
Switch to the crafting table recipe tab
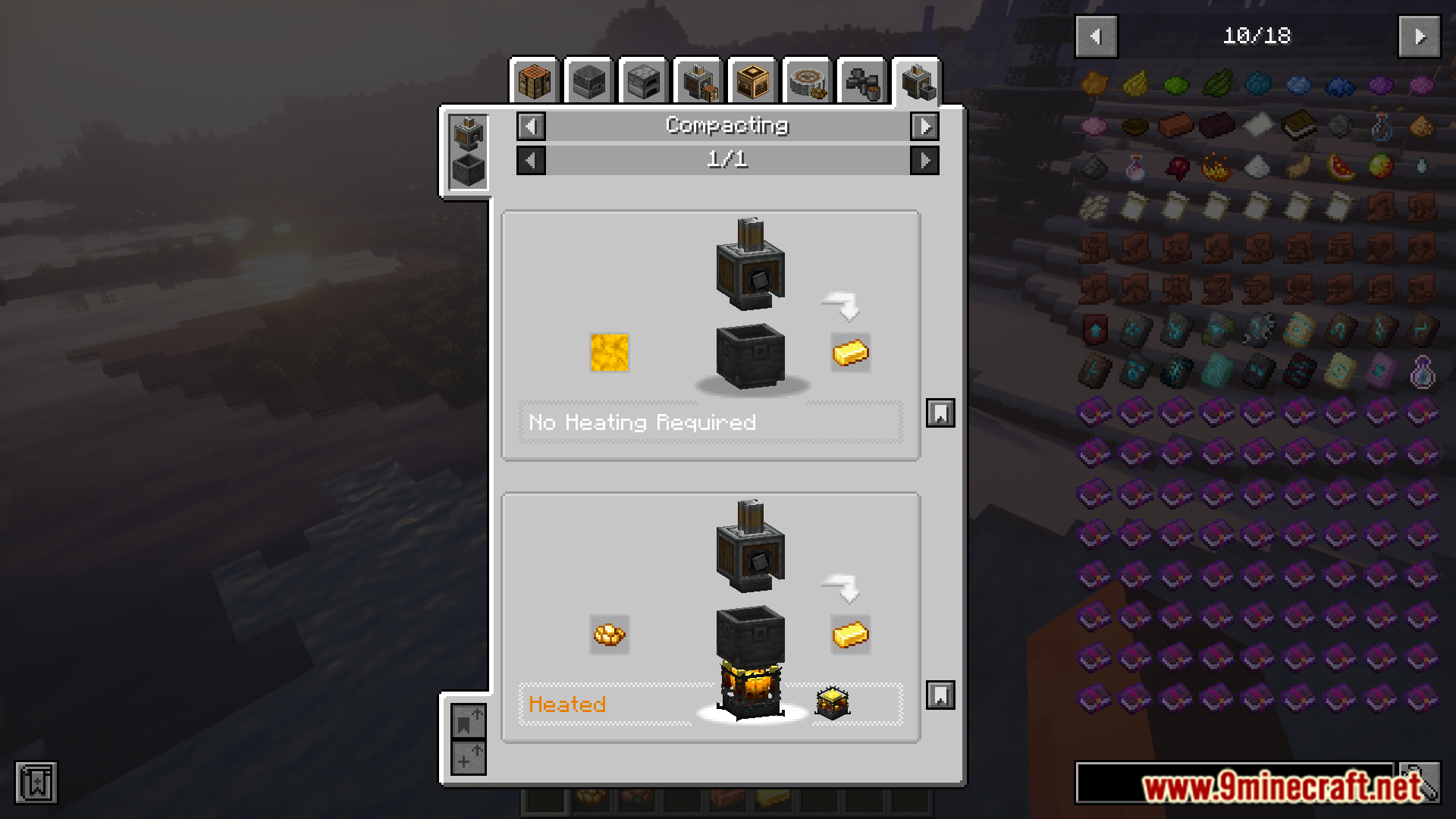click(534, 82)
